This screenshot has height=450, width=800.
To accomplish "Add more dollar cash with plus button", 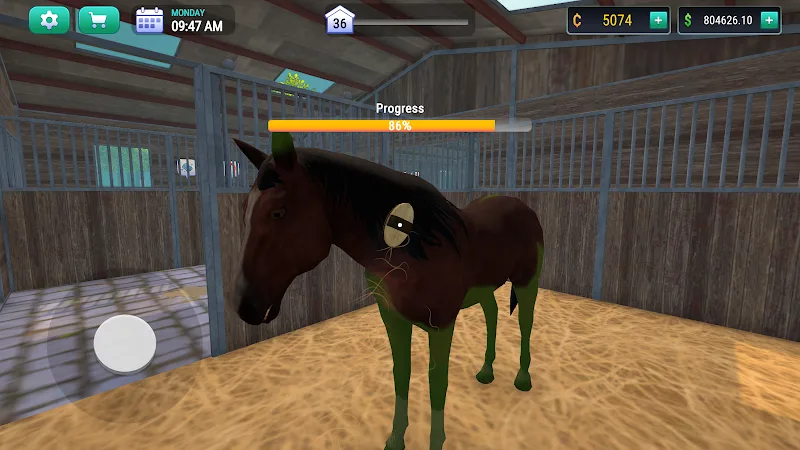I will pyautogui.click(x=768, y=20).
